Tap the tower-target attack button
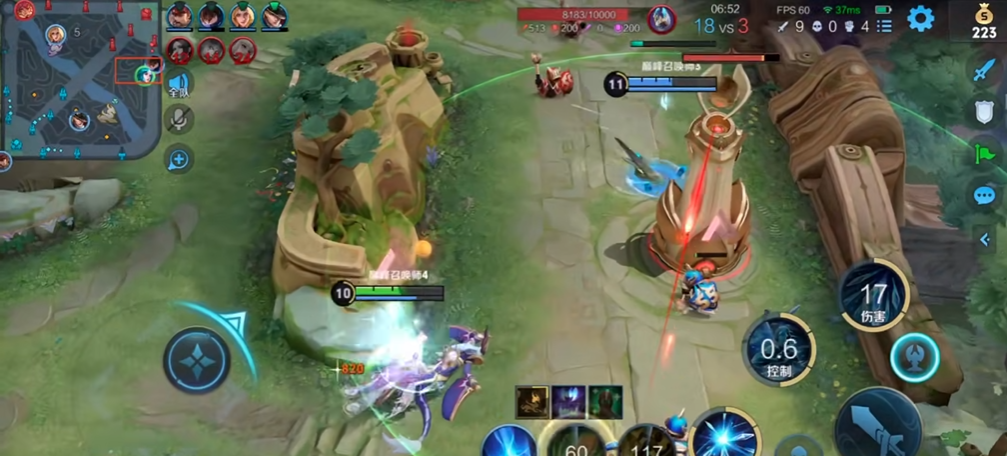 click(x=915, y=357)
